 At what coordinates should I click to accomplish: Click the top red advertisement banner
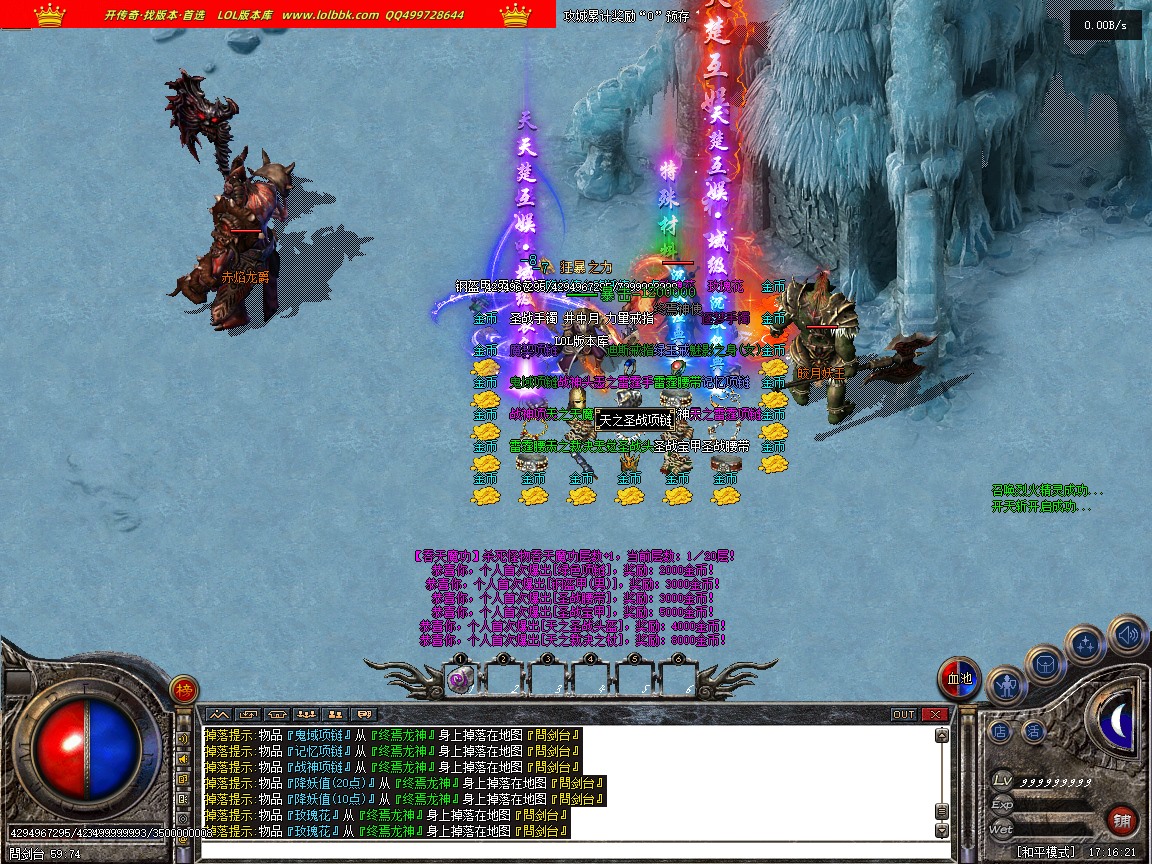[x=278, y=14]
